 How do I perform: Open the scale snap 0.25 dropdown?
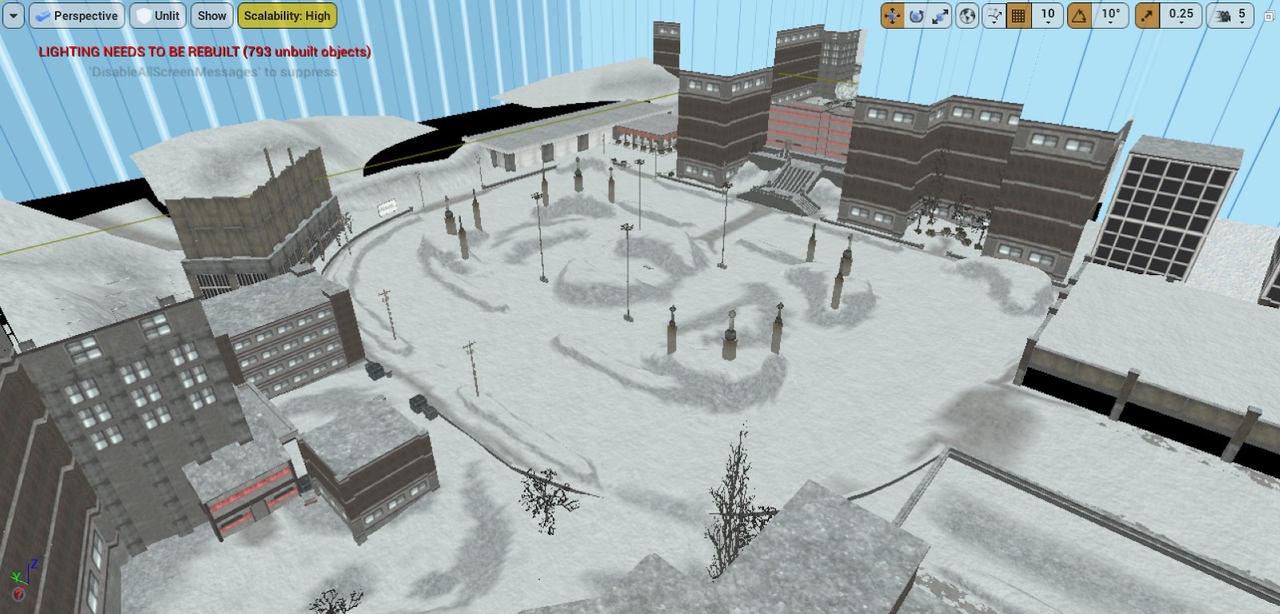coord(1181,16)
